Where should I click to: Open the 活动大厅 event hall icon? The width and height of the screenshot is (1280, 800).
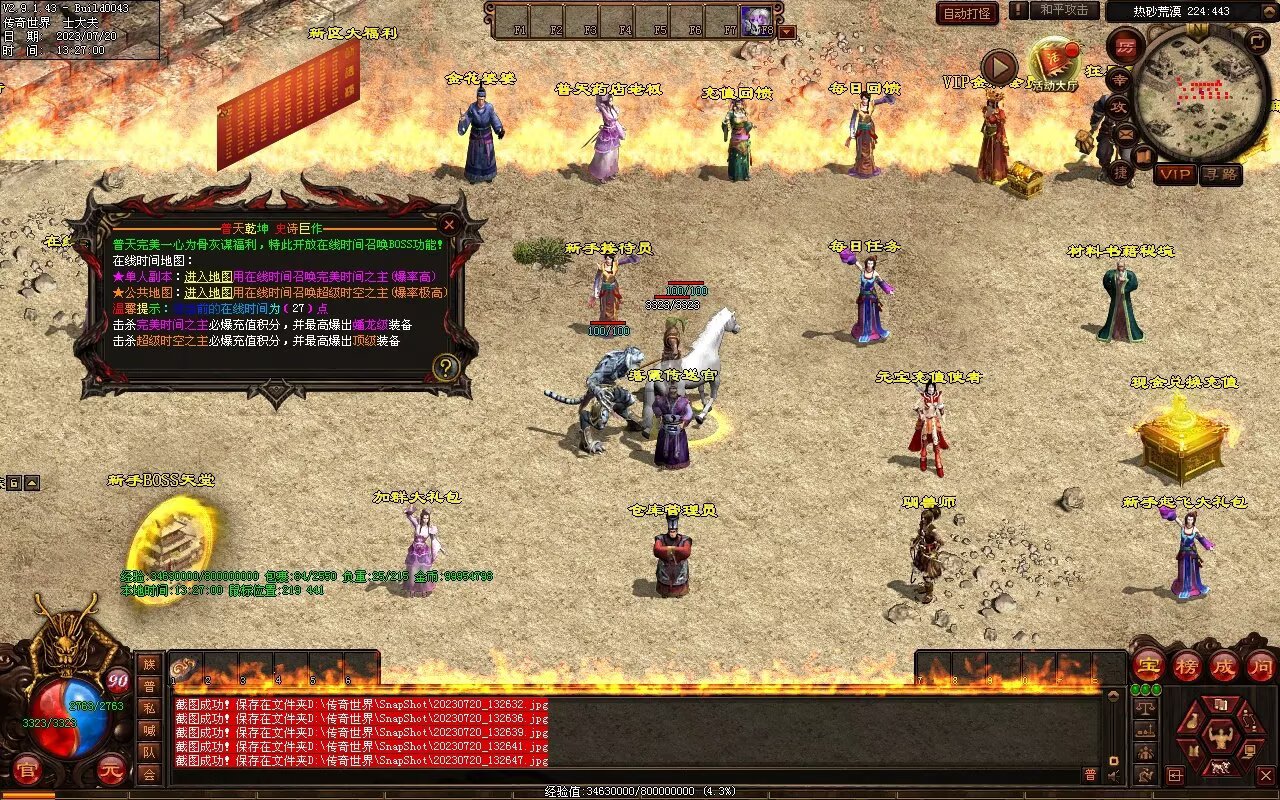click(x=1055, y=62)
